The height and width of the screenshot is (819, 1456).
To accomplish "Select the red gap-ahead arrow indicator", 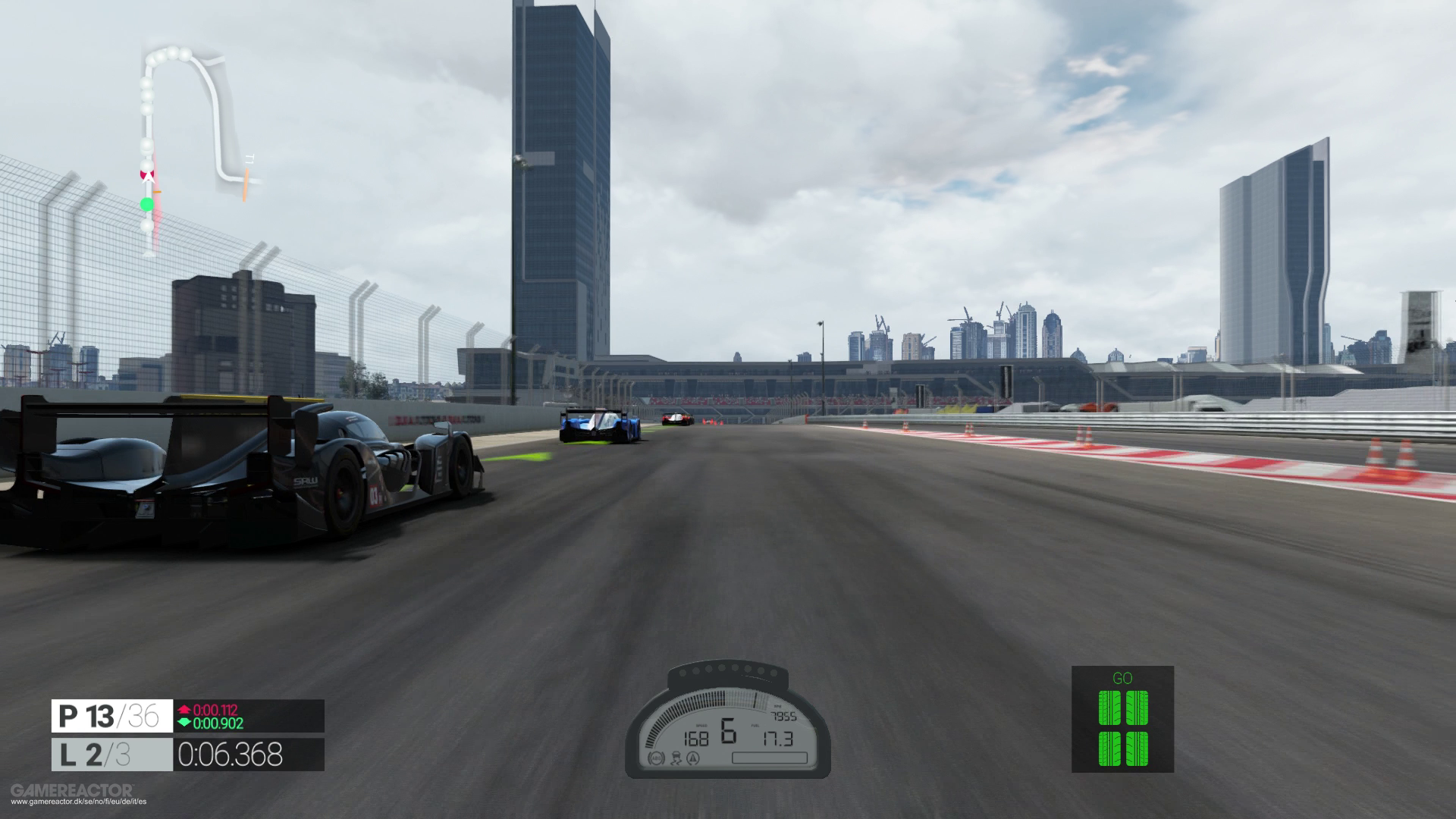I will click(x=184, y=710).
